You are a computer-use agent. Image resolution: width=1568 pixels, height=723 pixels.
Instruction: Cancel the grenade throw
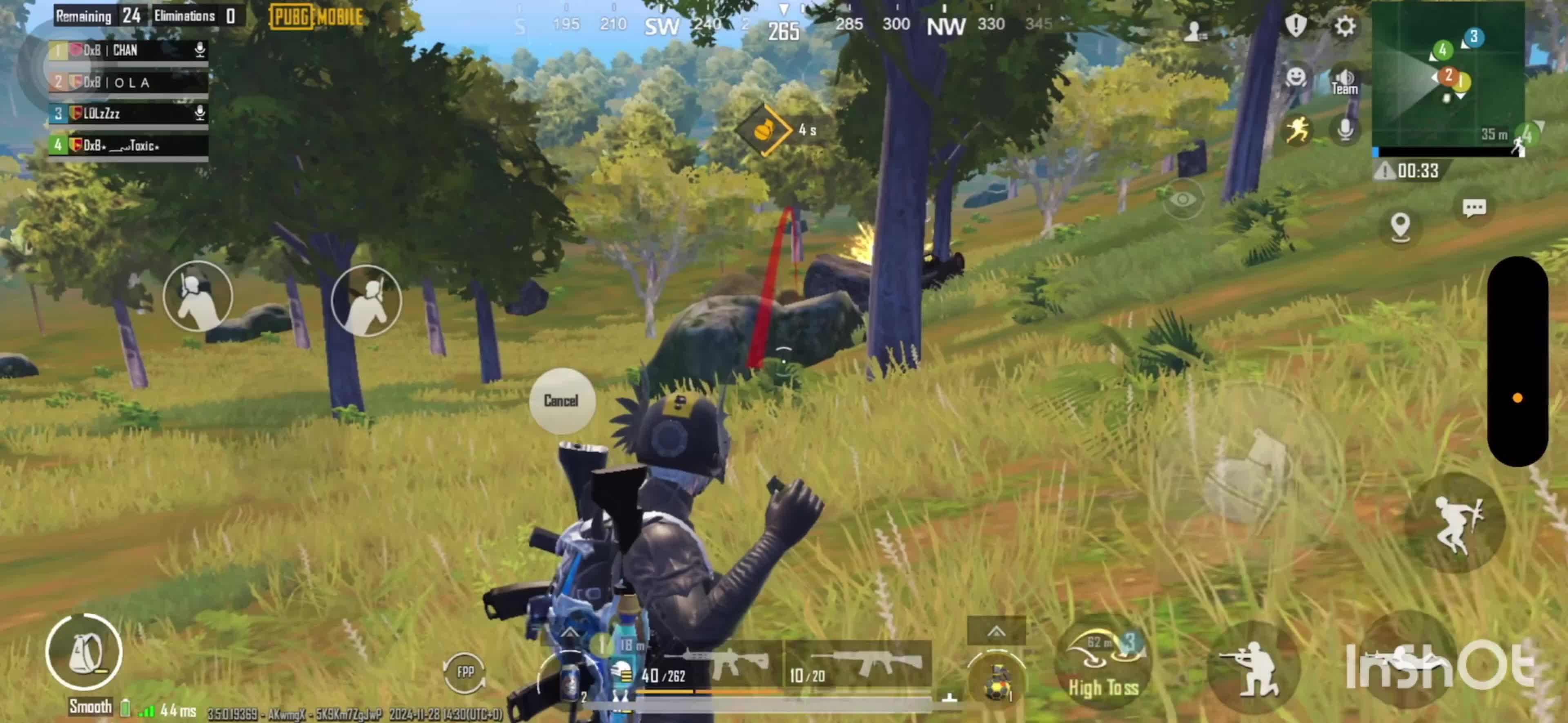561,401
